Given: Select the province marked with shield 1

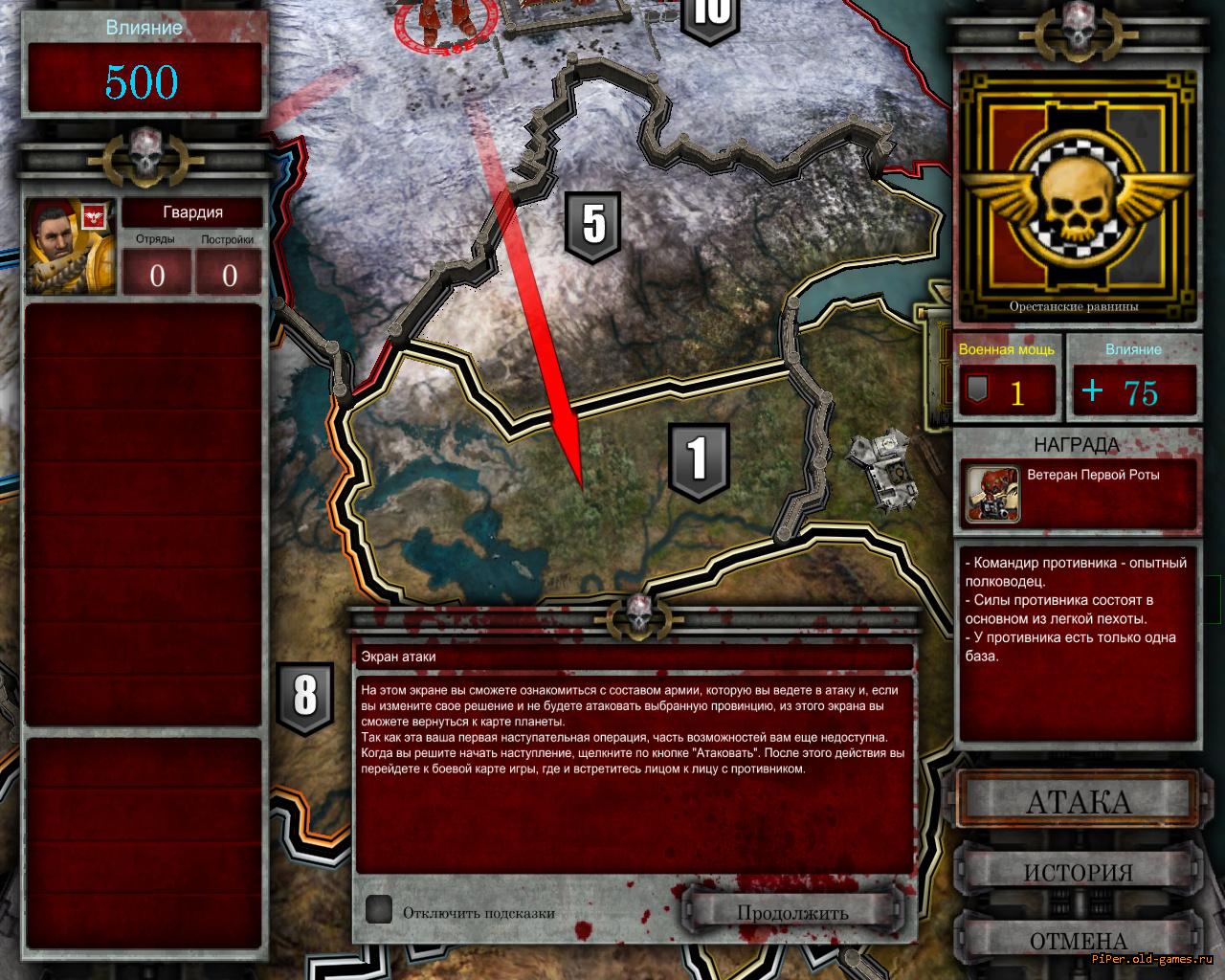Looking at the screenshot, I should click(699, 460).
